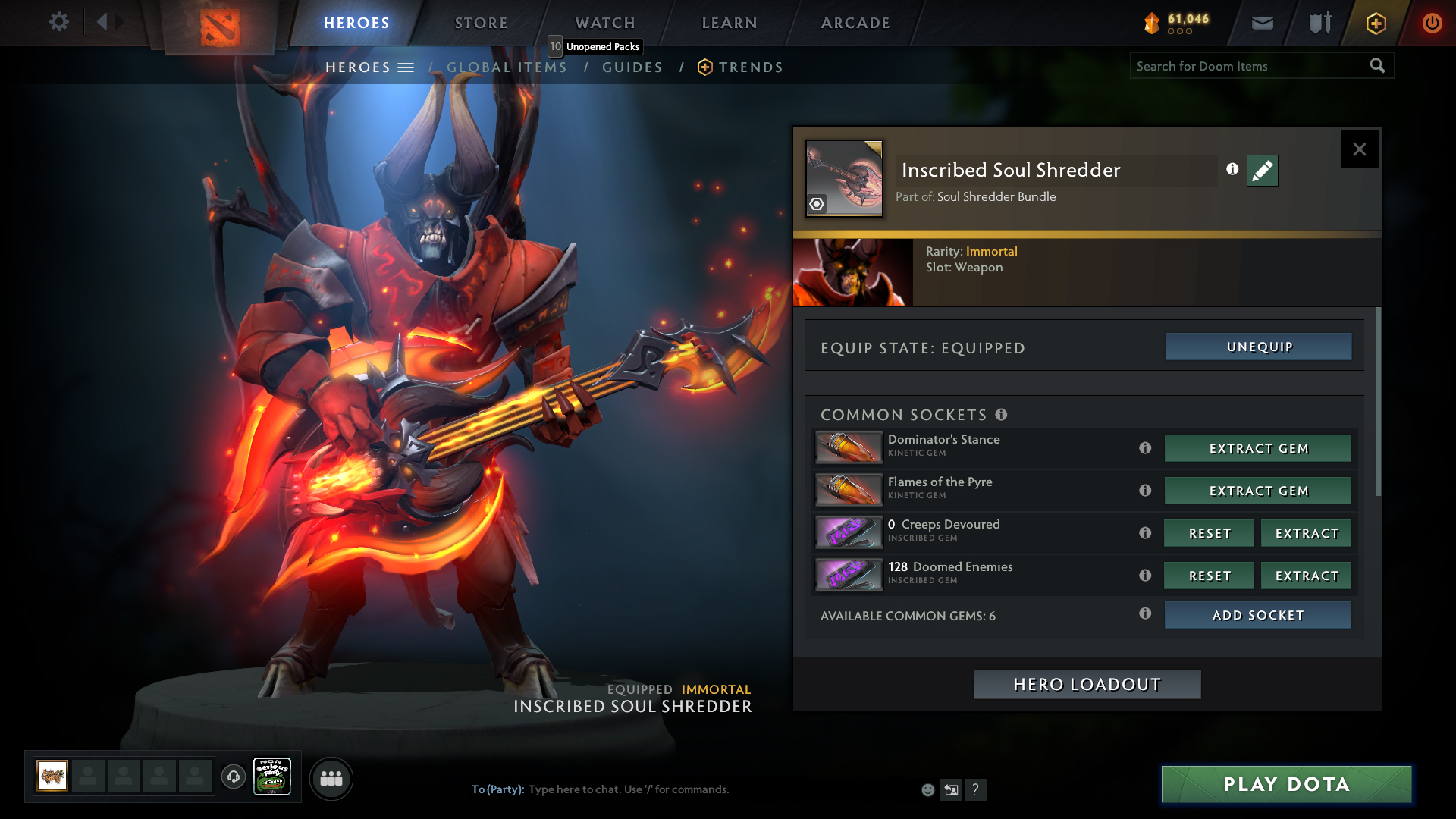
Task: Extract the Dominator's Stance kinetic gem
Action: point(1257,448)
